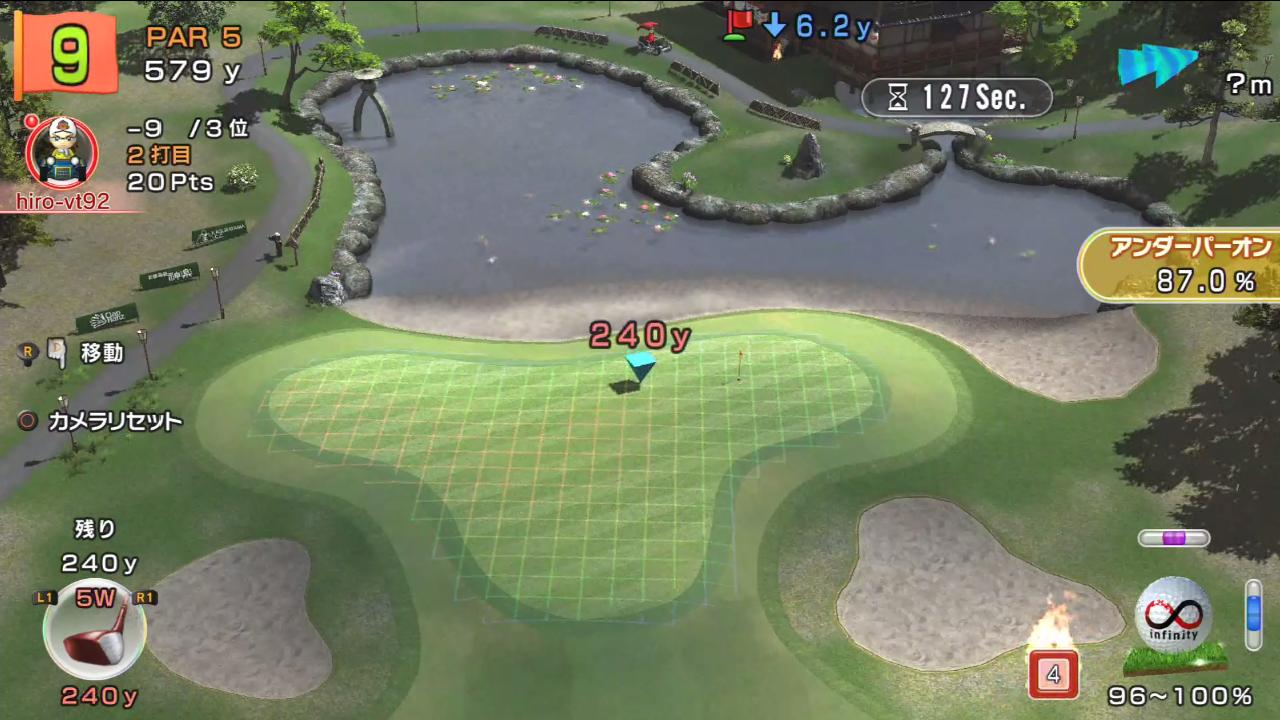The width and height of the screenshot is (1280, 720).
Task: Select the 5W club icon
Action: tap(95, 630)
